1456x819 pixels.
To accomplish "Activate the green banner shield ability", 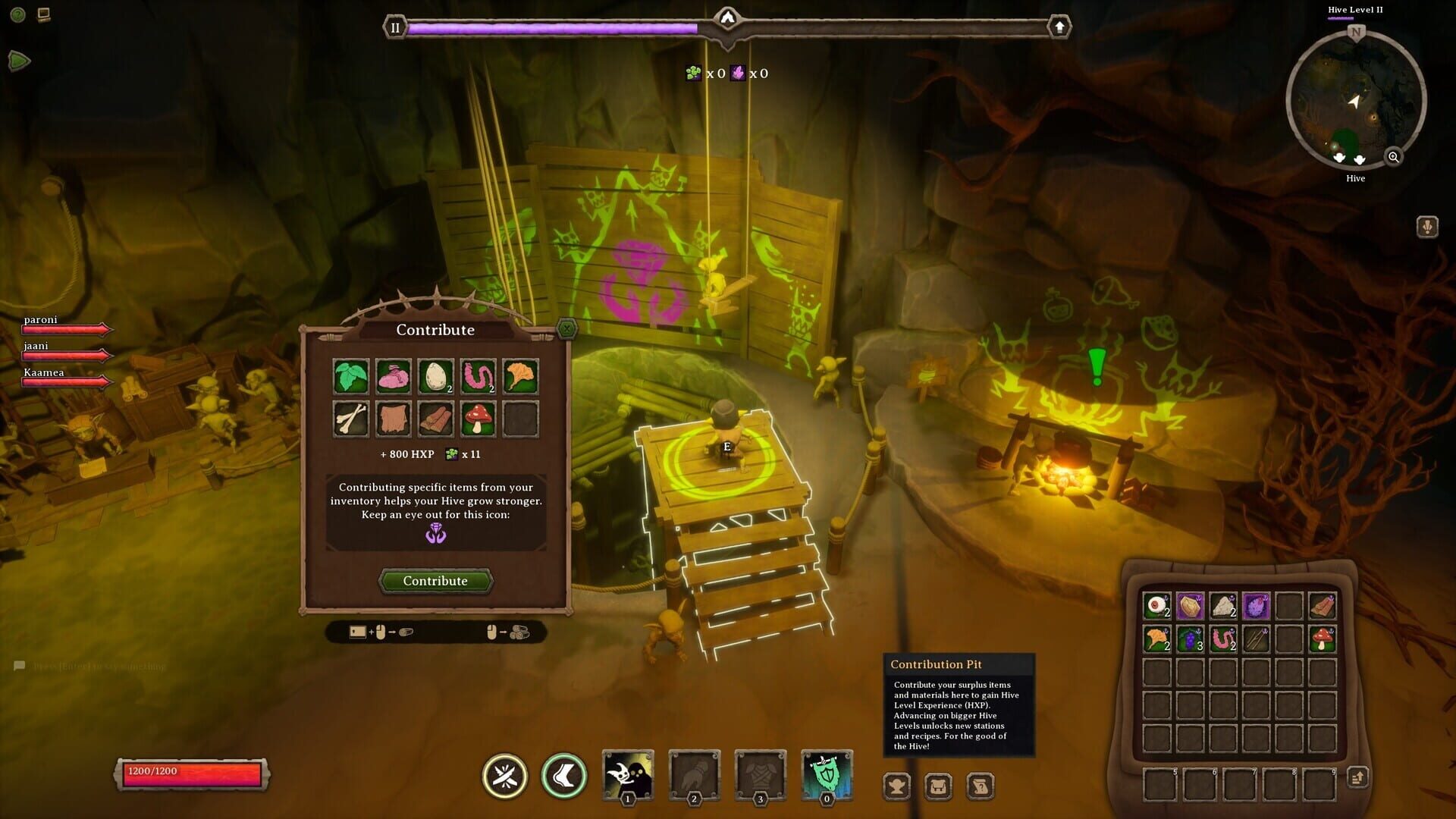I will coord(827,774).
